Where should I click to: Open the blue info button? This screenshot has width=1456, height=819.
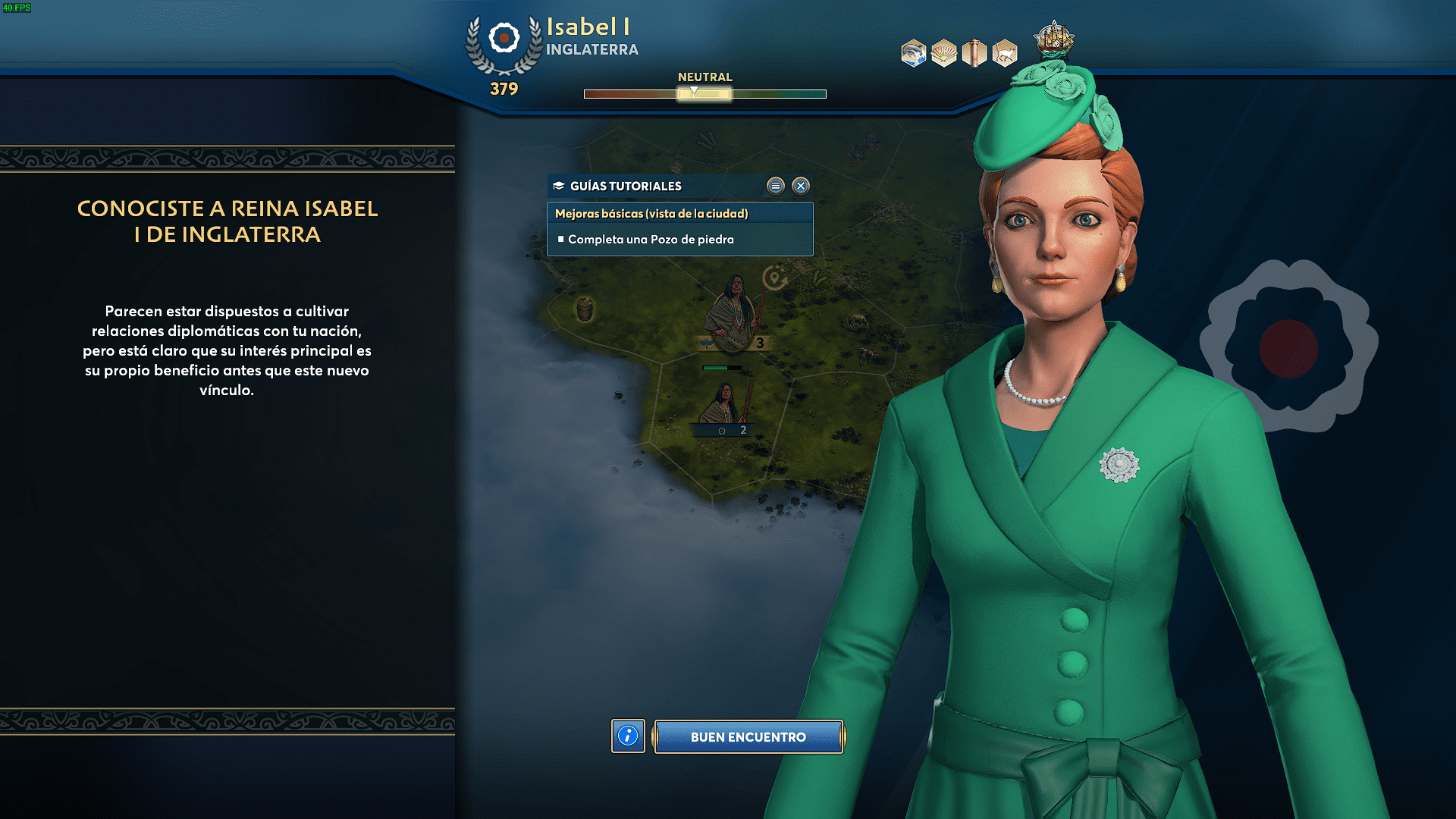tap(628, 736)
